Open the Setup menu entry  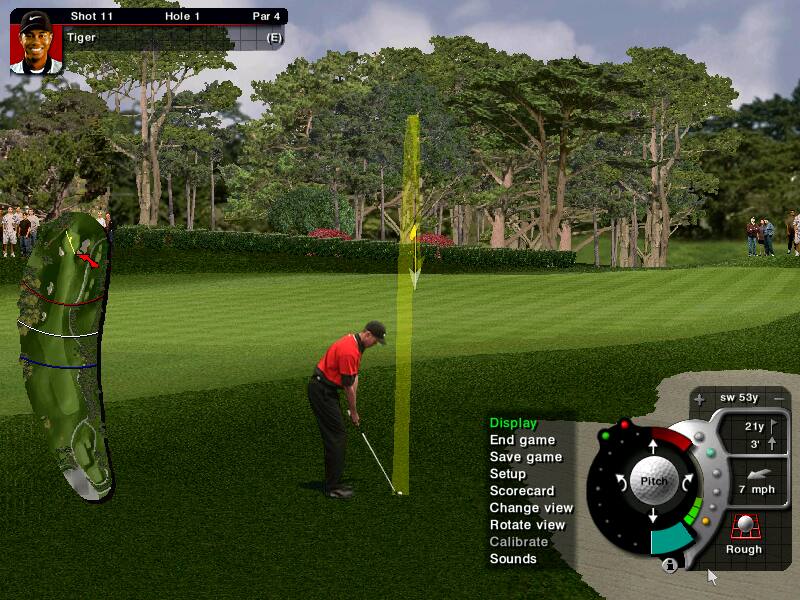click(508, 474)
